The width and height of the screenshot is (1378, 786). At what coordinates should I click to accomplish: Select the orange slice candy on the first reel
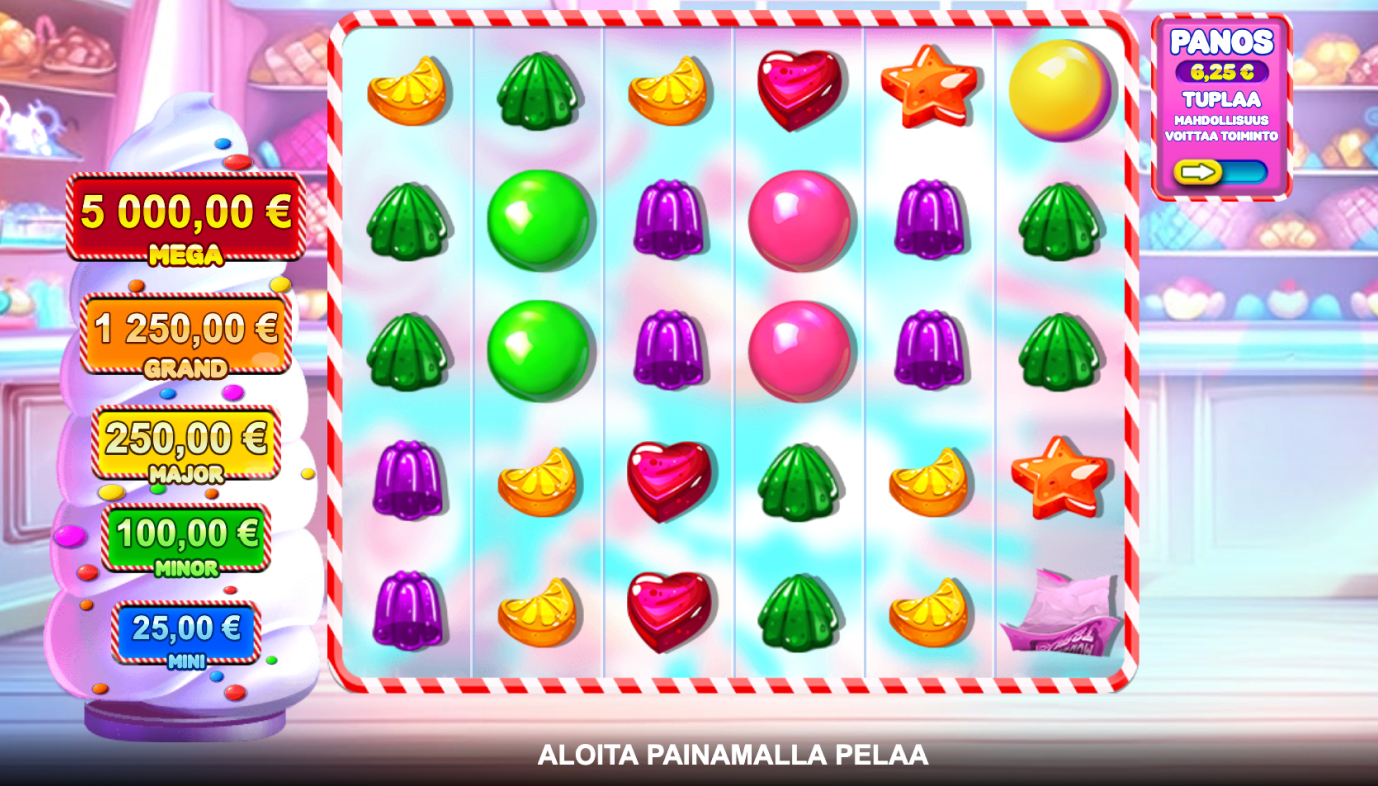[408, 92]
